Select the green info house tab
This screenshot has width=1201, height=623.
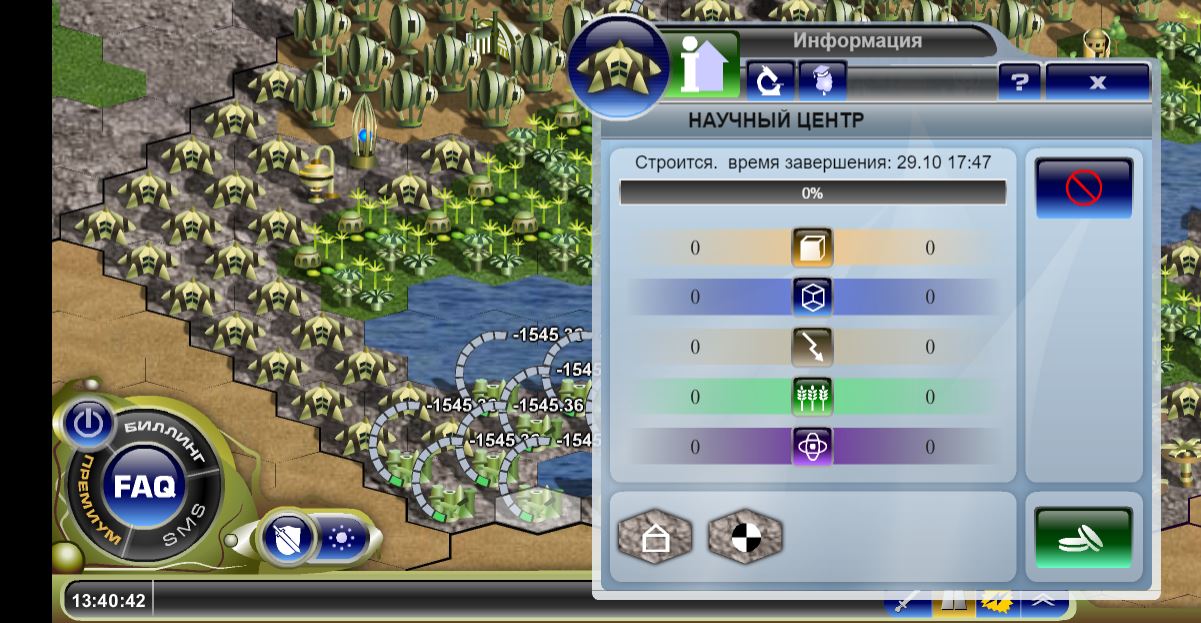point(705,65)
